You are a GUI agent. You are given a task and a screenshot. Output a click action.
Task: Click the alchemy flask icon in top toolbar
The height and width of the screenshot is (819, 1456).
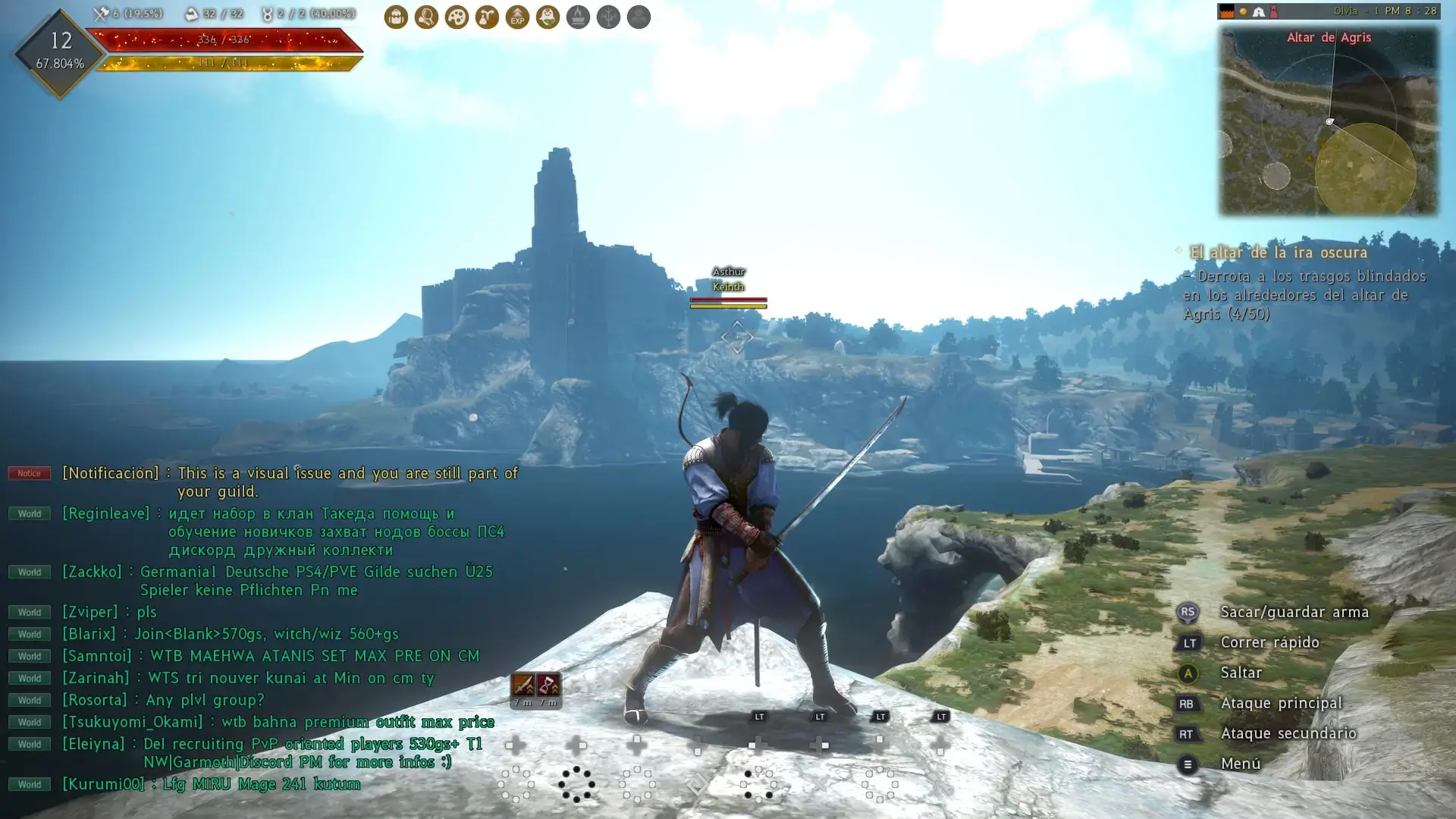click(x=487, y=17)
